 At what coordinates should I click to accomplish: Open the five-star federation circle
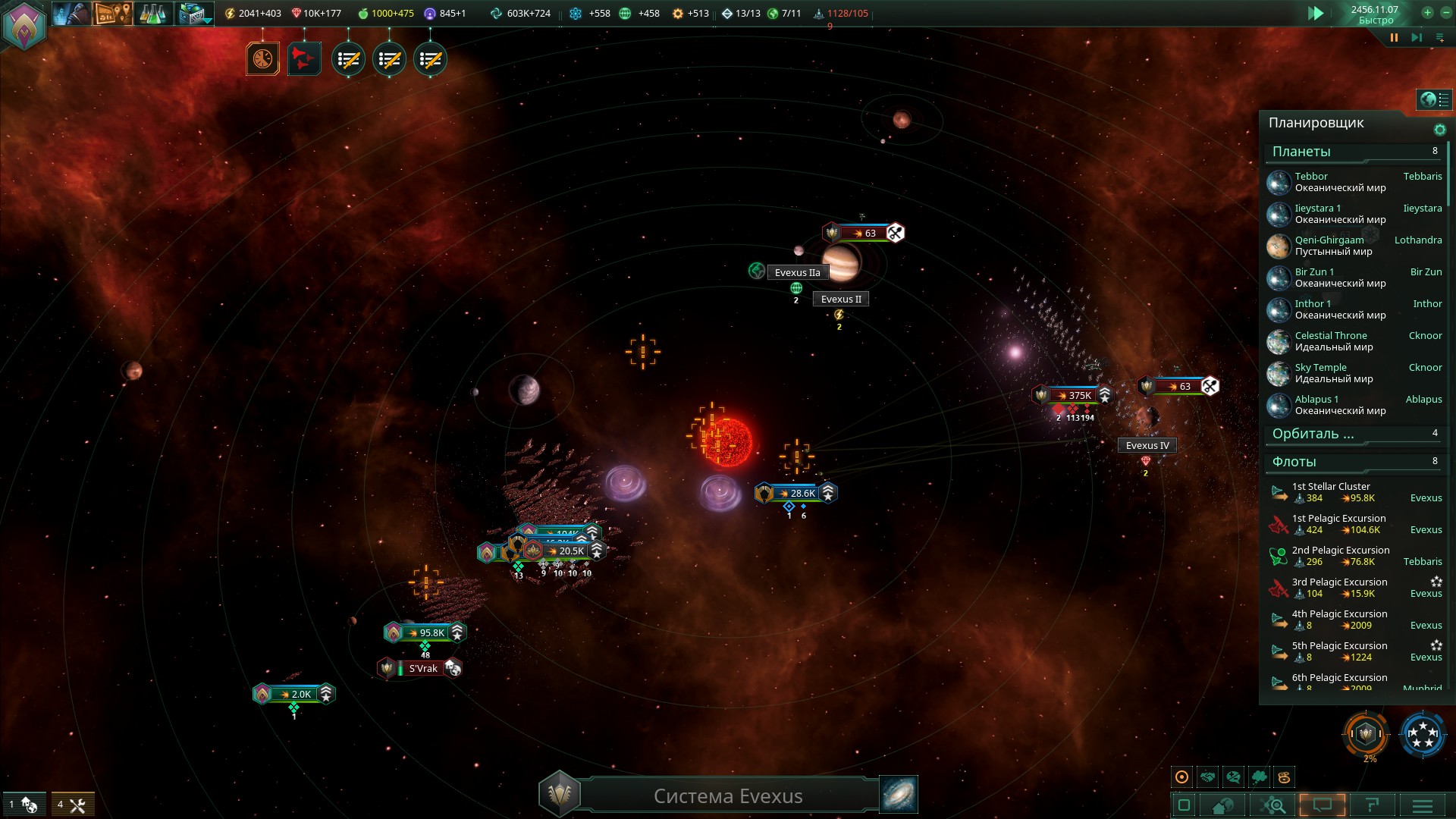click(1423, 734)
